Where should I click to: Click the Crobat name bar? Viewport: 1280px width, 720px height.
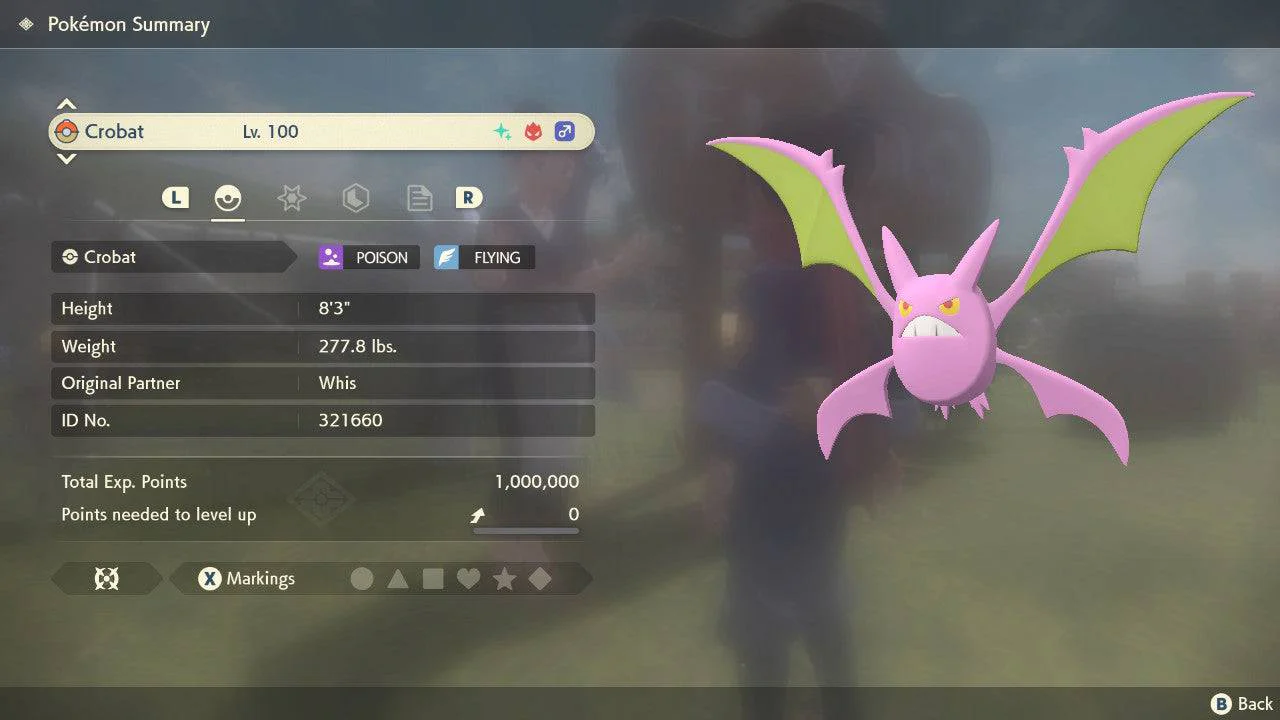point(320,132)
